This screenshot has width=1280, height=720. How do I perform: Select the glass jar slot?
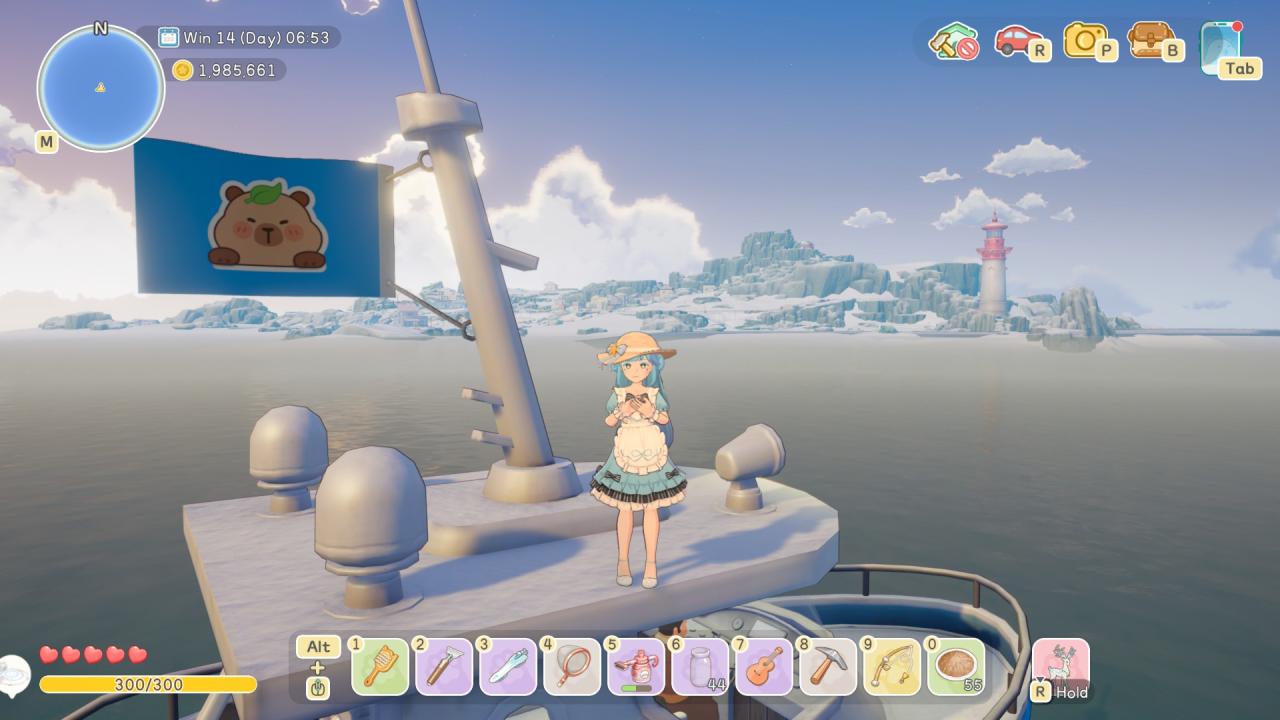pyautogui.click(x=700, y=666)
